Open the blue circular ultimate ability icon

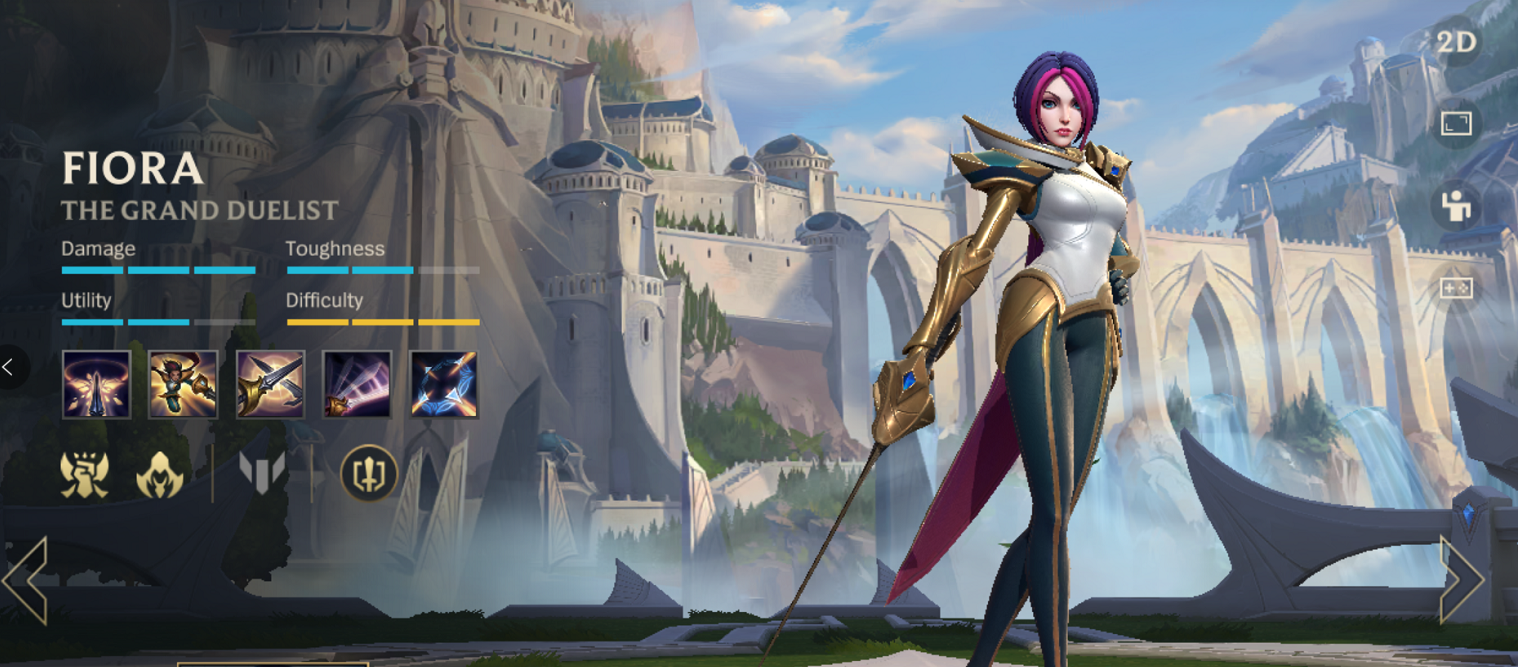pos(444,384)
